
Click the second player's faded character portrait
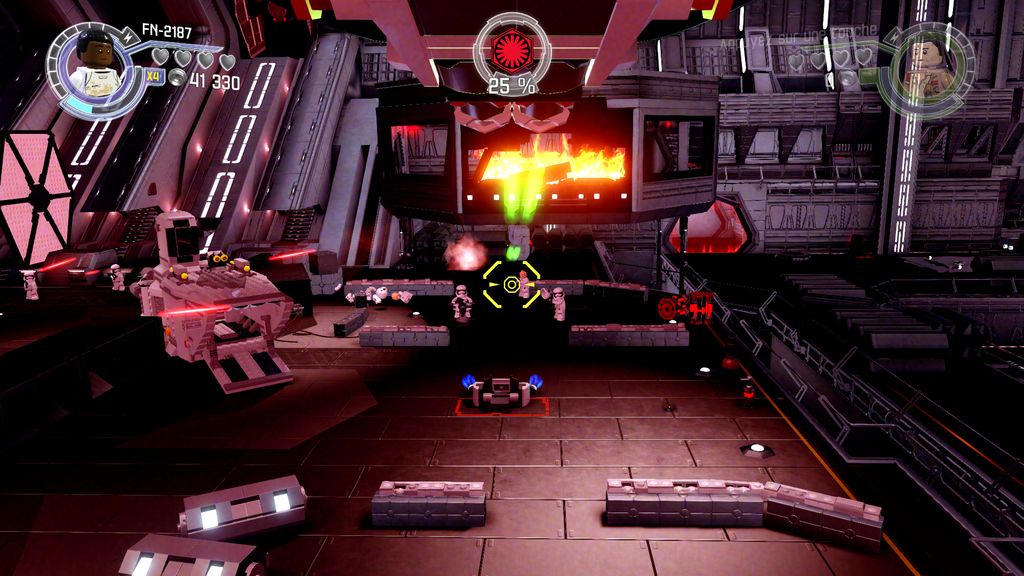926,68
